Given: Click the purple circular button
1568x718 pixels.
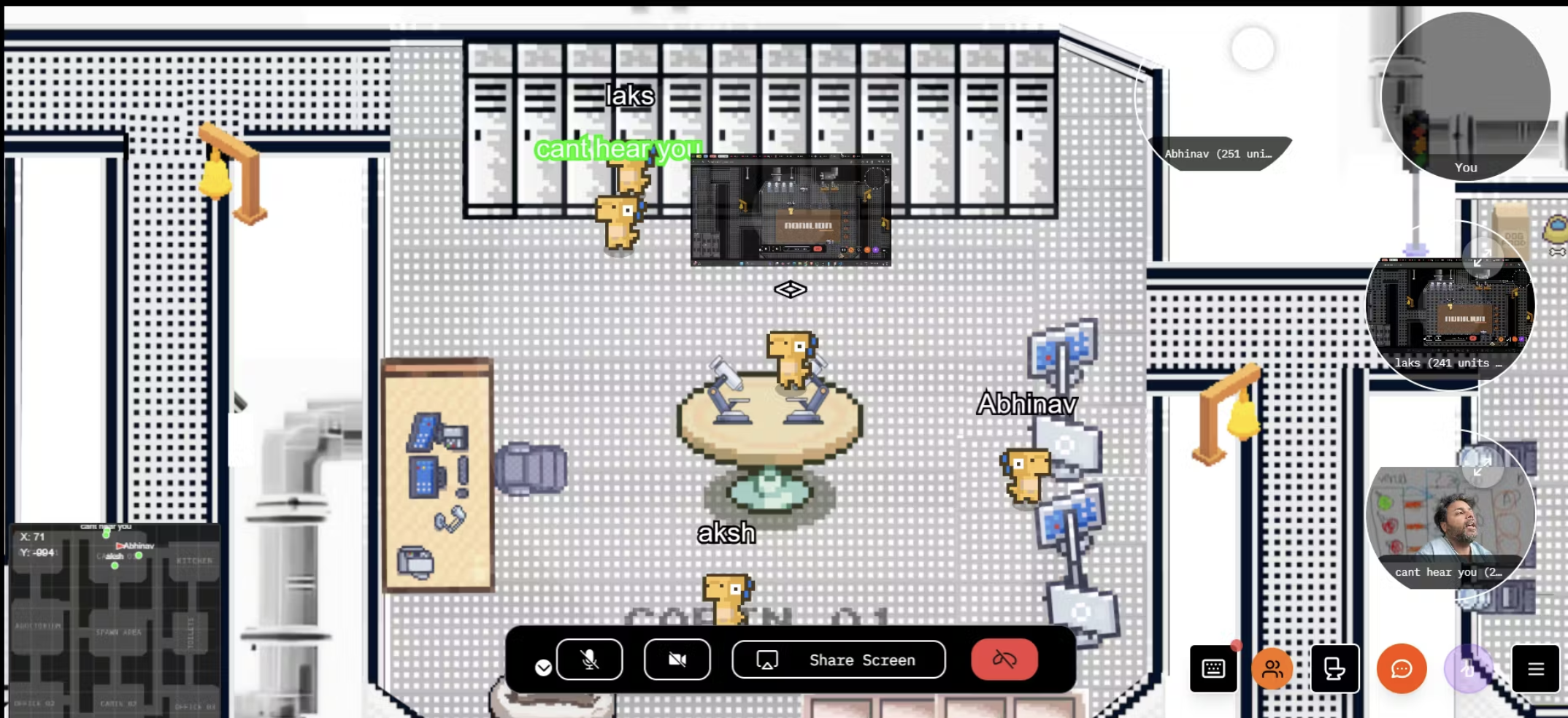Looking at the screenshot, I should (1468, 668).
